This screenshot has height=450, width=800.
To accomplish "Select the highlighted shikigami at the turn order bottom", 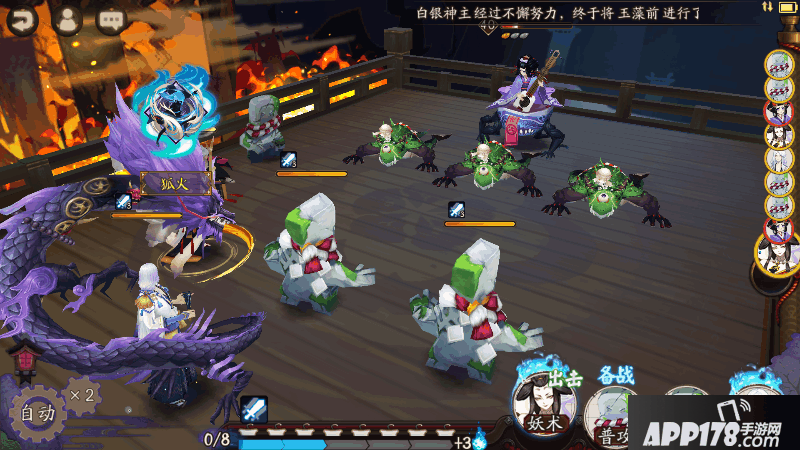I will pyautogui.click(x=775, y=256).
